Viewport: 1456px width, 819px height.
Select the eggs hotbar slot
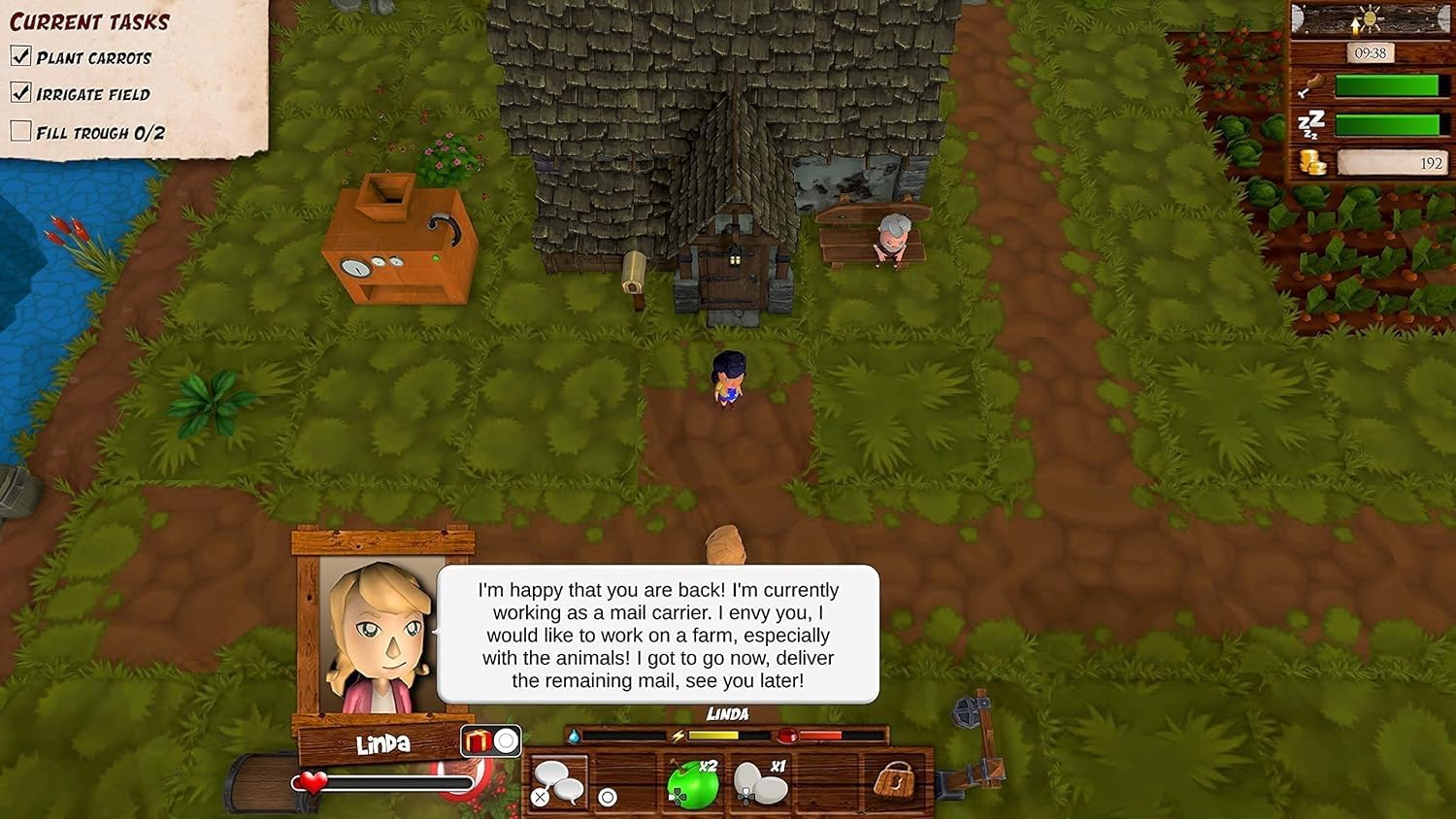[760, 782]
